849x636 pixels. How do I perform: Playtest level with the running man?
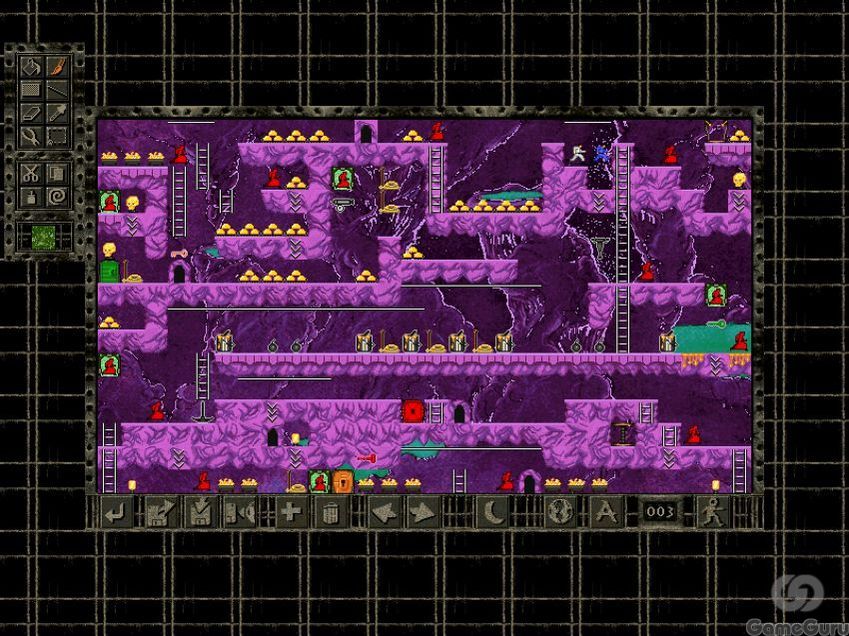[x=712, y=513]
